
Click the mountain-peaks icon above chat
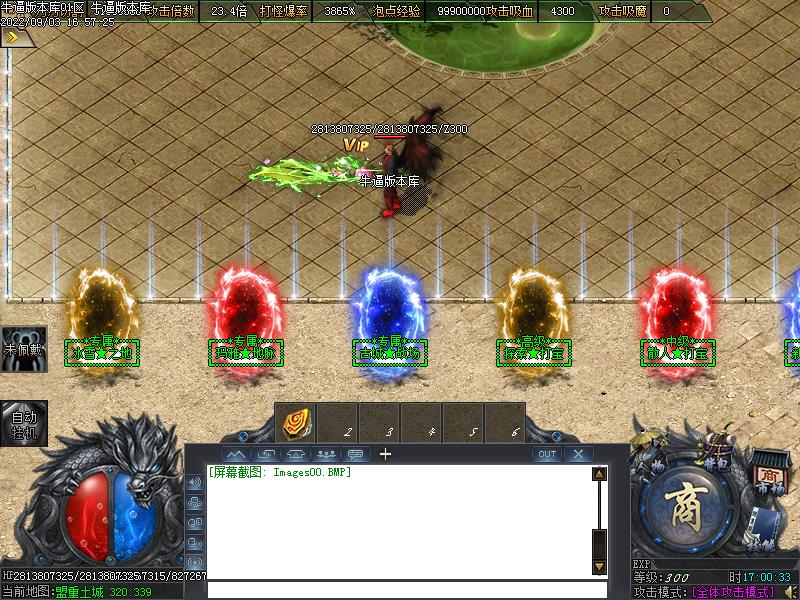click(x=238, y=454)
